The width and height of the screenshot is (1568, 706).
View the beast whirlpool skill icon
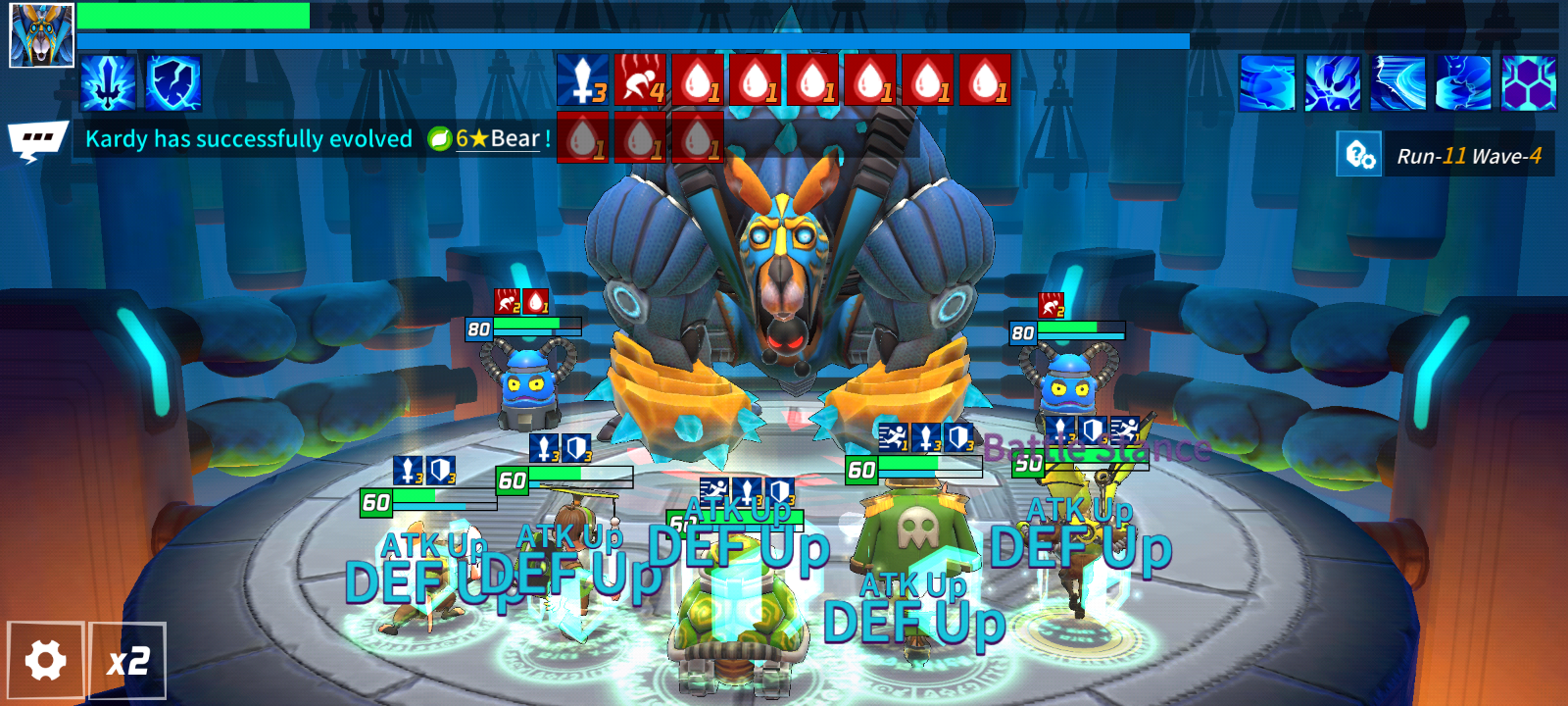coord(1463,82)
